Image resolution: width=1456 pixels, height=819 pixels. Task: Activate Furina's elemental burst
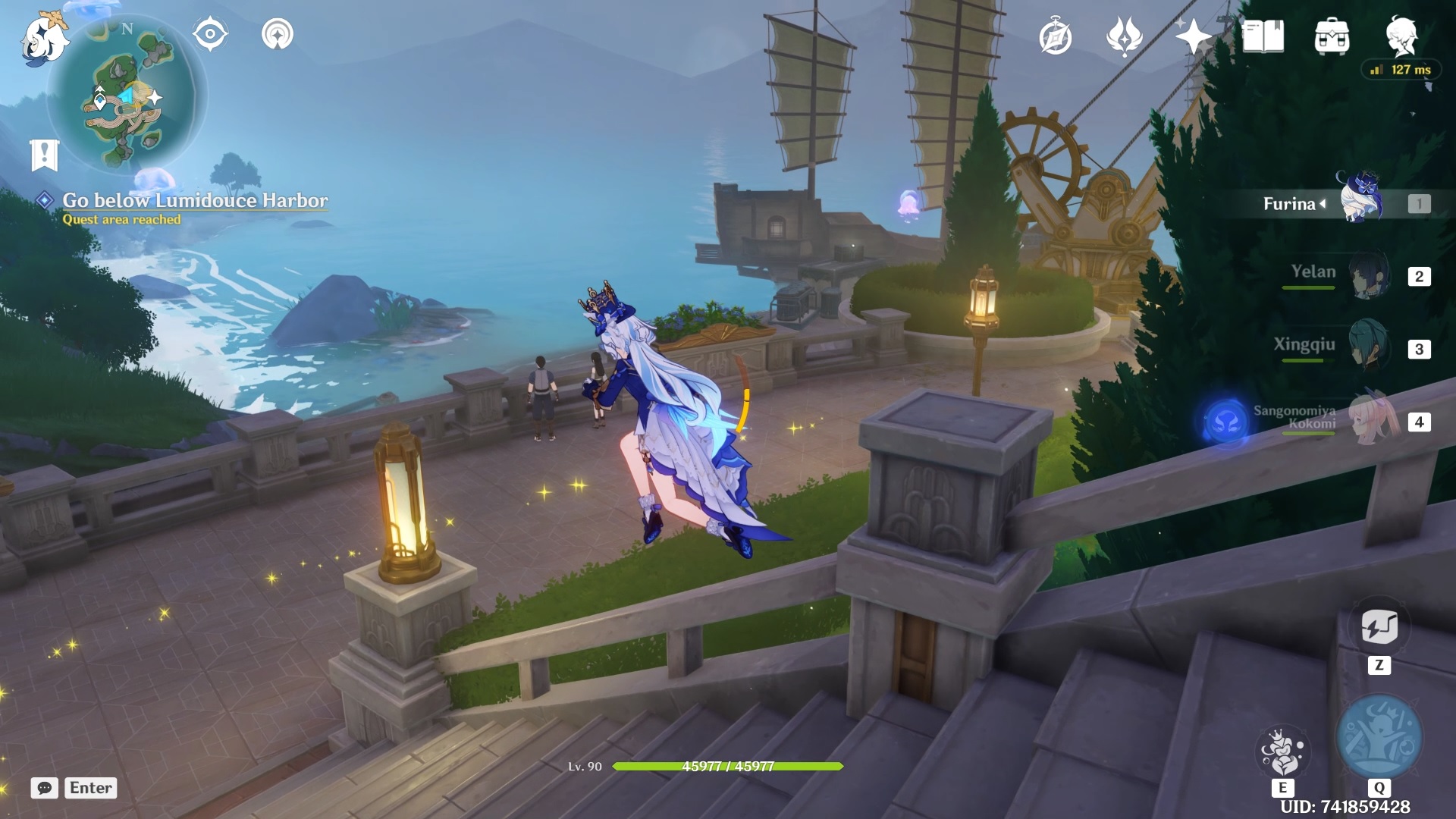(x=1379, y=737)
